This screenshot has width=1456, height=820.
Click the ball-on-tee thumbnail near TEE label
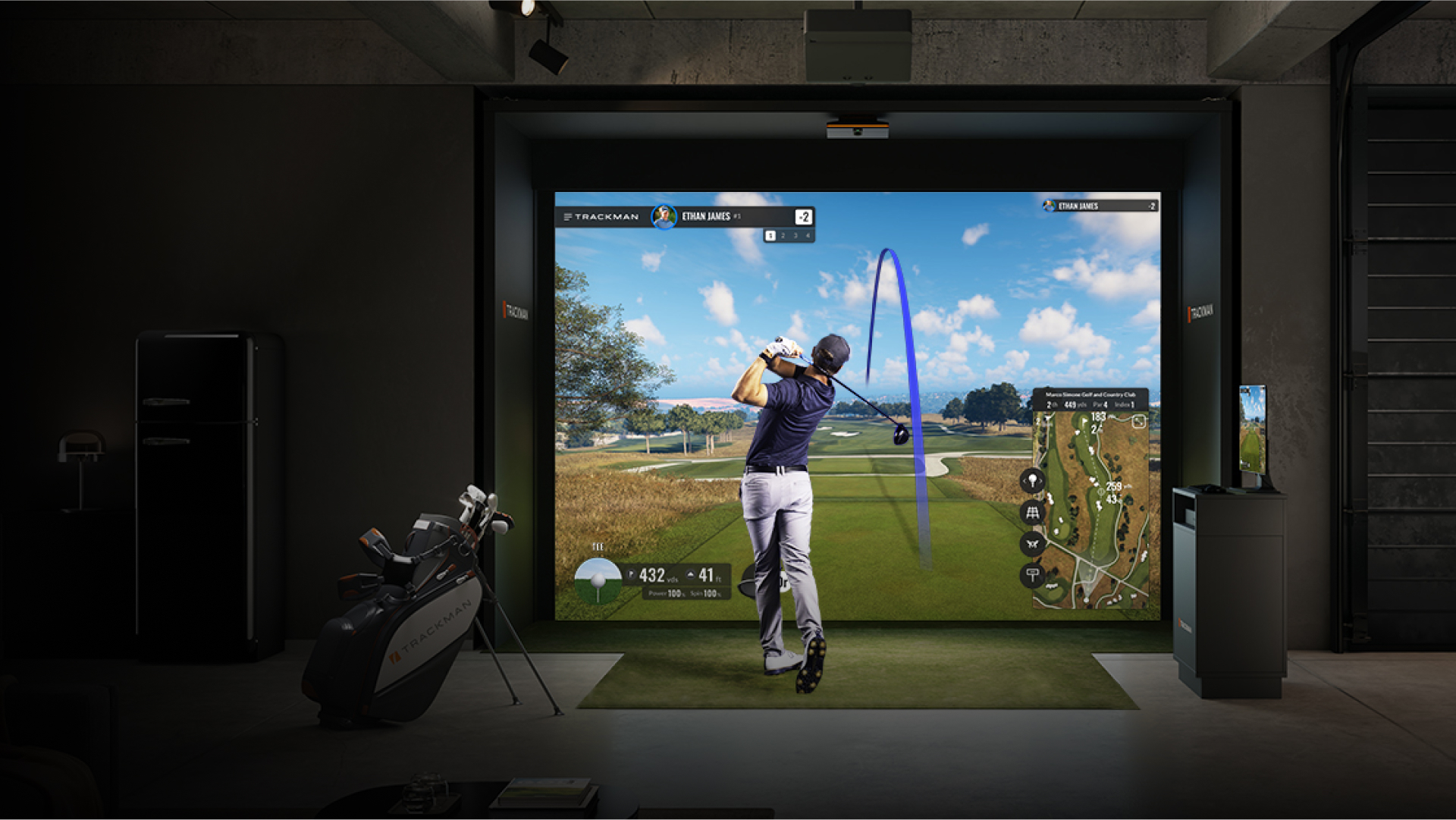point(598,582)
